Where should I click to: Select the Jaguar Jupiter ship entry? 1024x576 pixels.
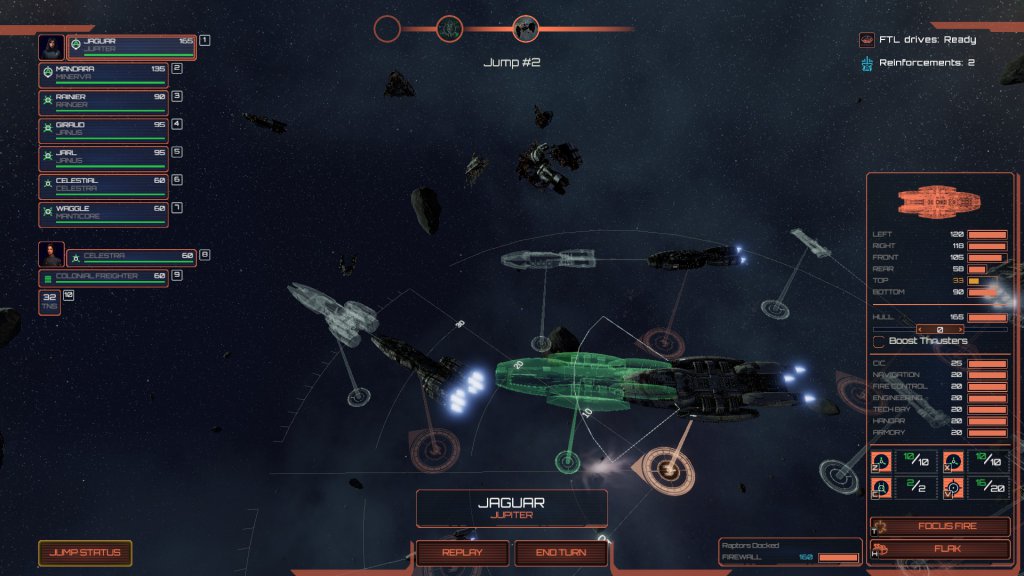coord(131,46)
